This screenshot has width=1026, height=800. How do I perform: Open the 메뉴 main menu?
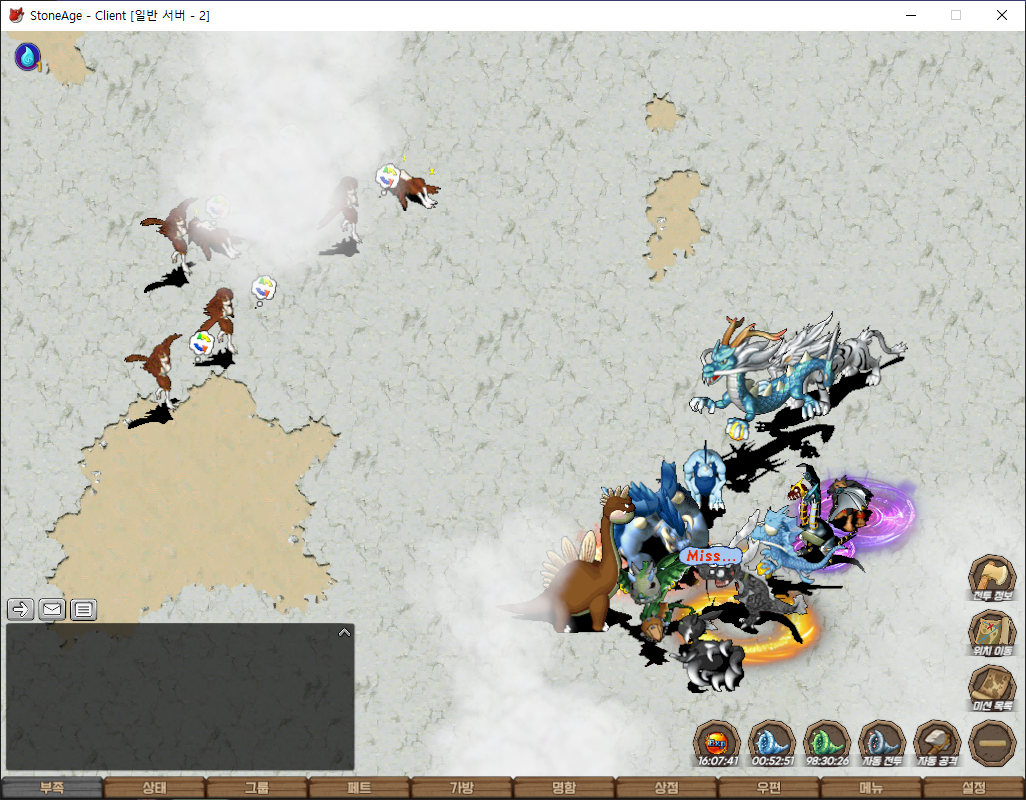tap(871, 788)
